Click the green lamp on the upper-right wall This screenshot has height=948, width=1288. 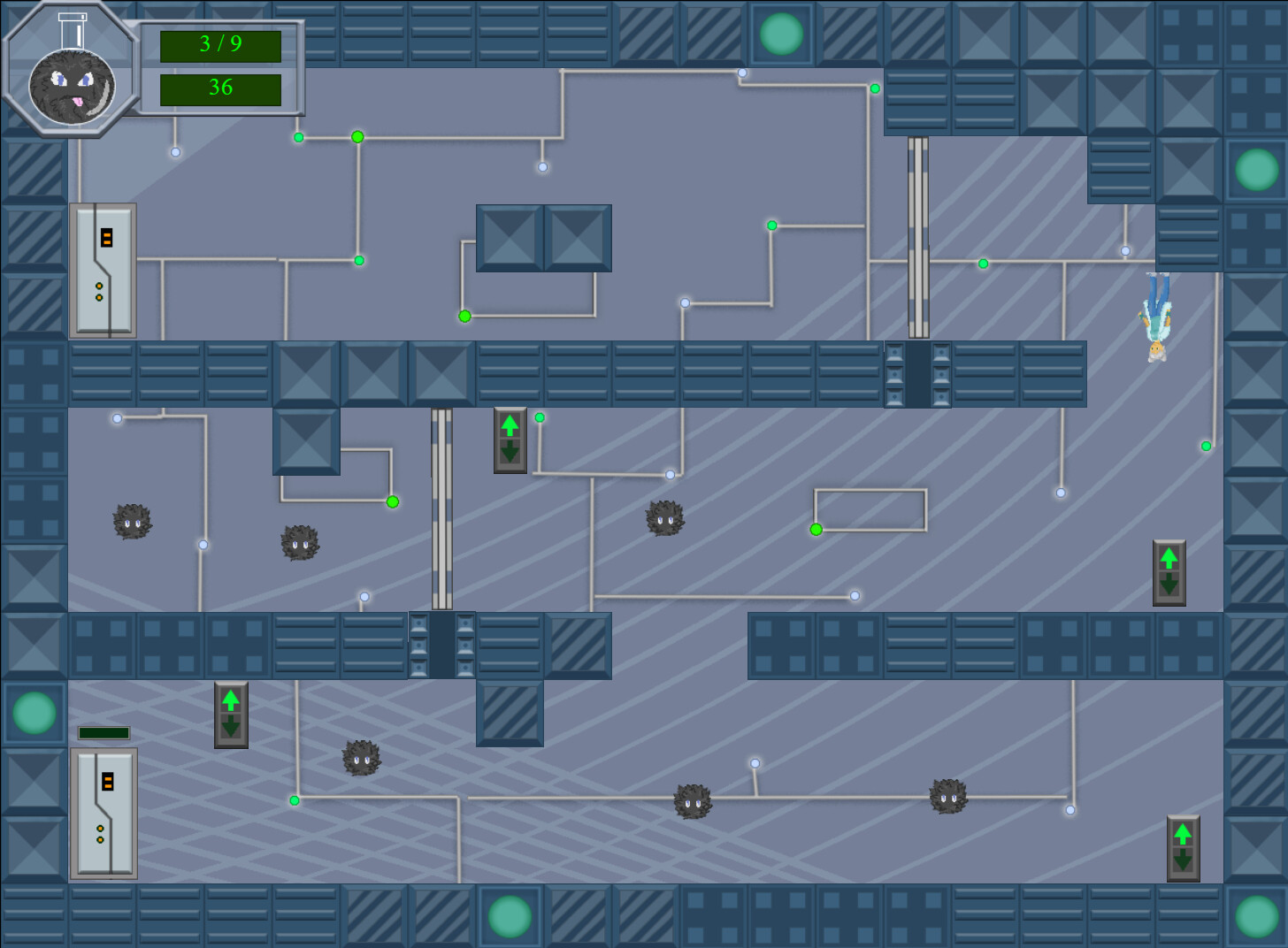click(1255, 168)
